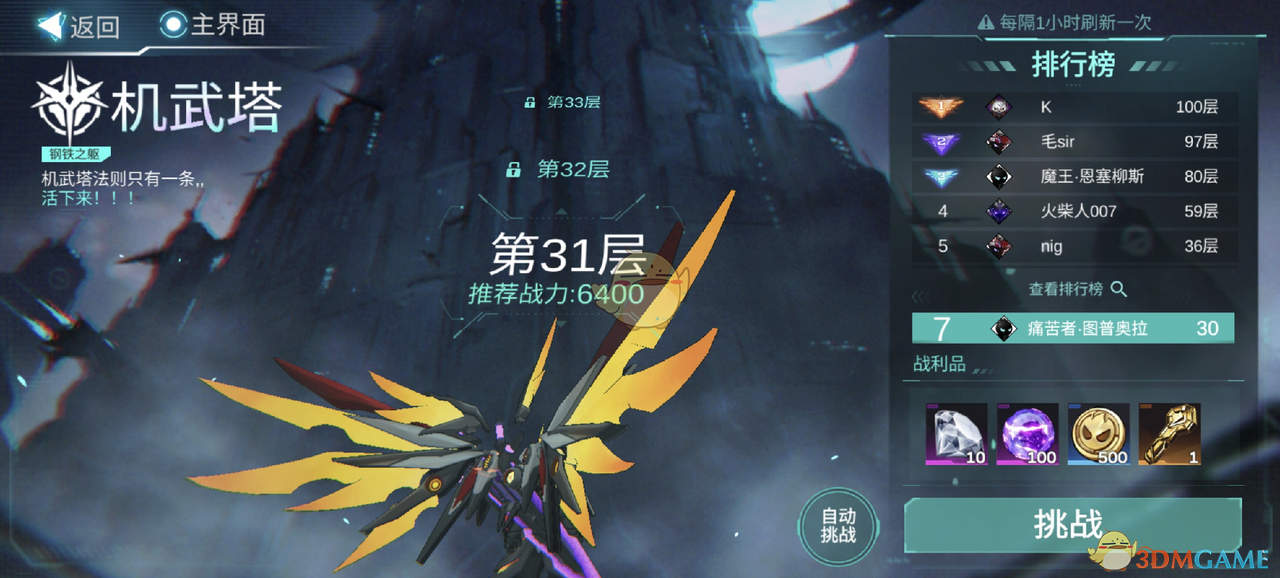Viewport: 1280px width, 578px height.
Task: Open the 主界面 main screen
Action: point(213,25)
